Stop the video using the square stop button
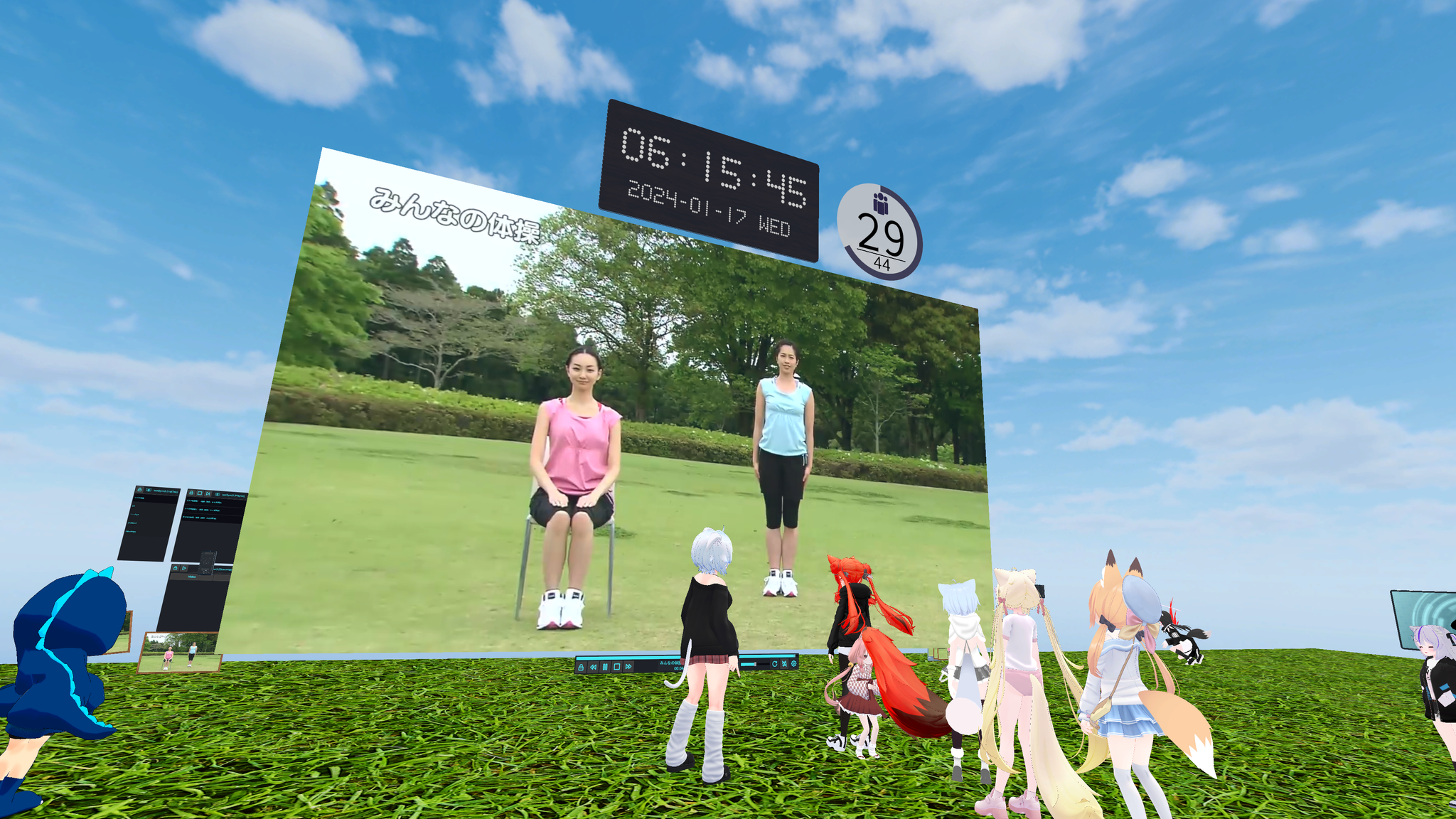The width and height of the screenshot is (1456, 819). (x=616, y=667)
